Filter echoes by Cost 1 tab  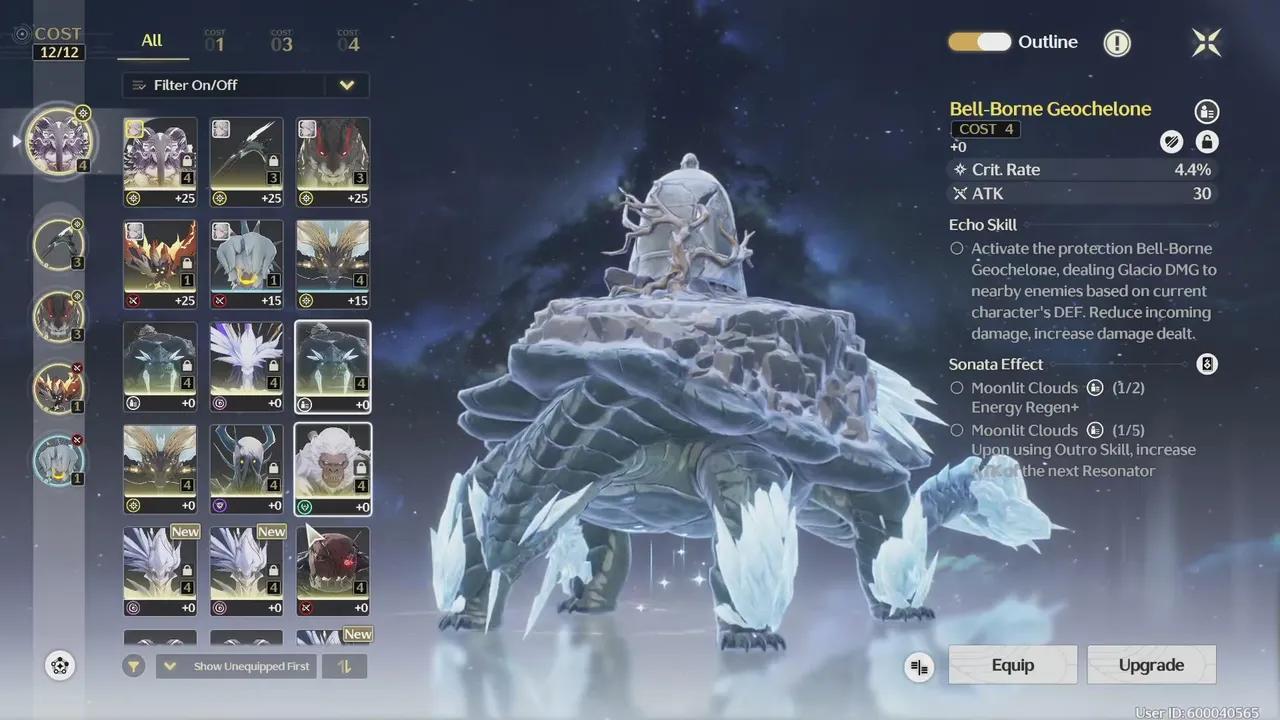215,42
